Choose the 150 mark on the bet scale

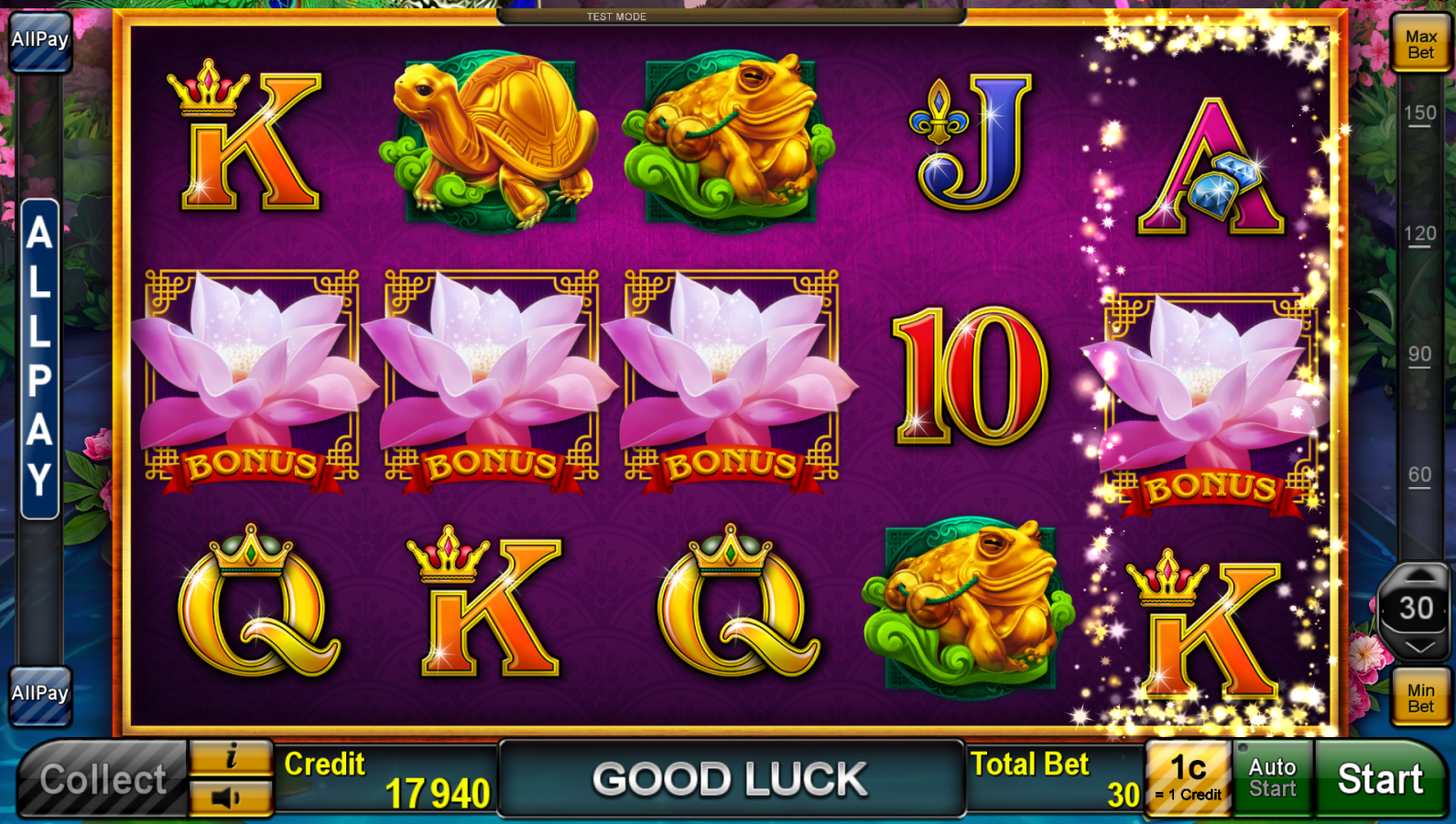[1420, 114]
